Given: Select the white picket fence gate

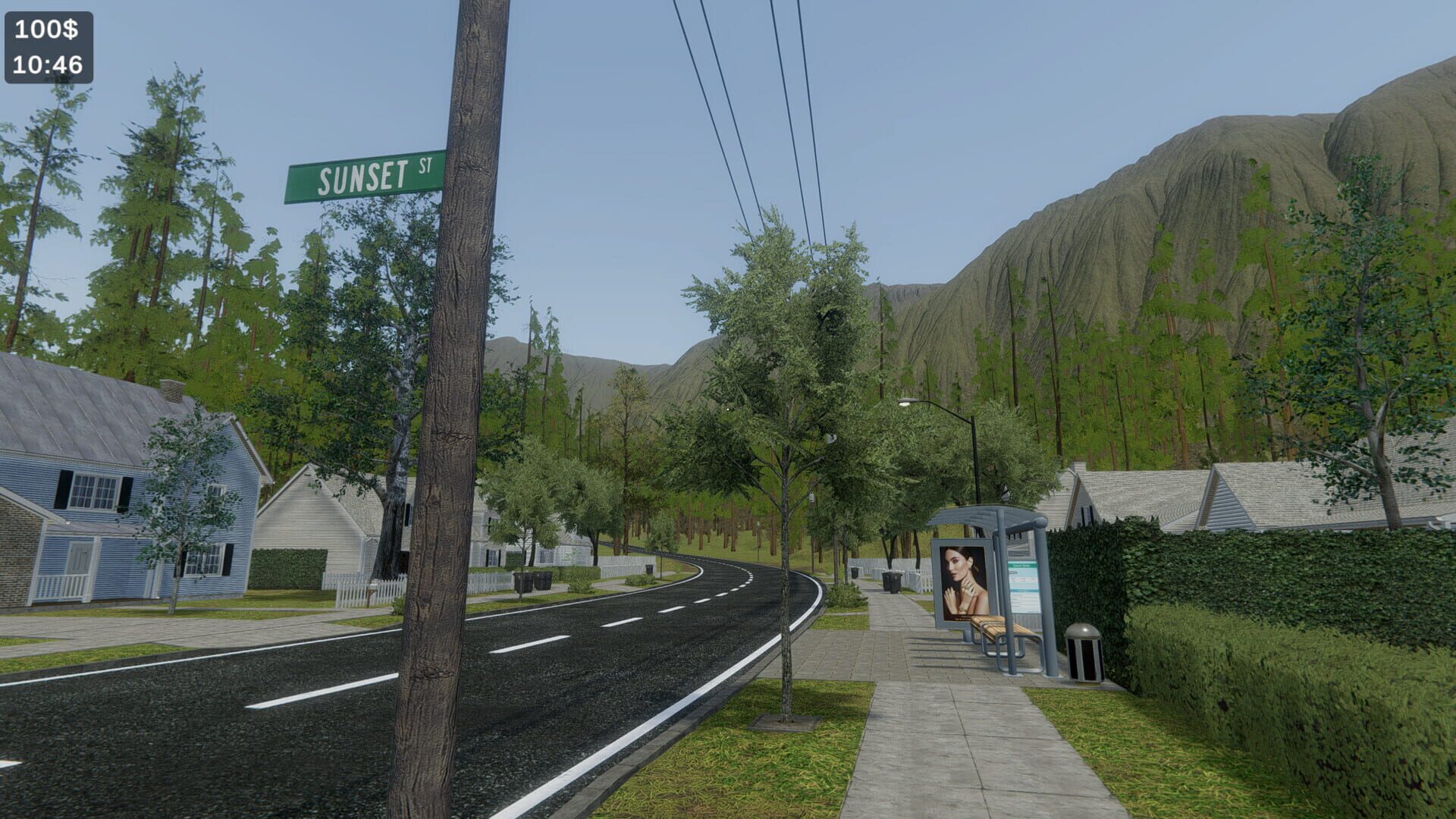Looking at the screenshot, I should (351, 593).
